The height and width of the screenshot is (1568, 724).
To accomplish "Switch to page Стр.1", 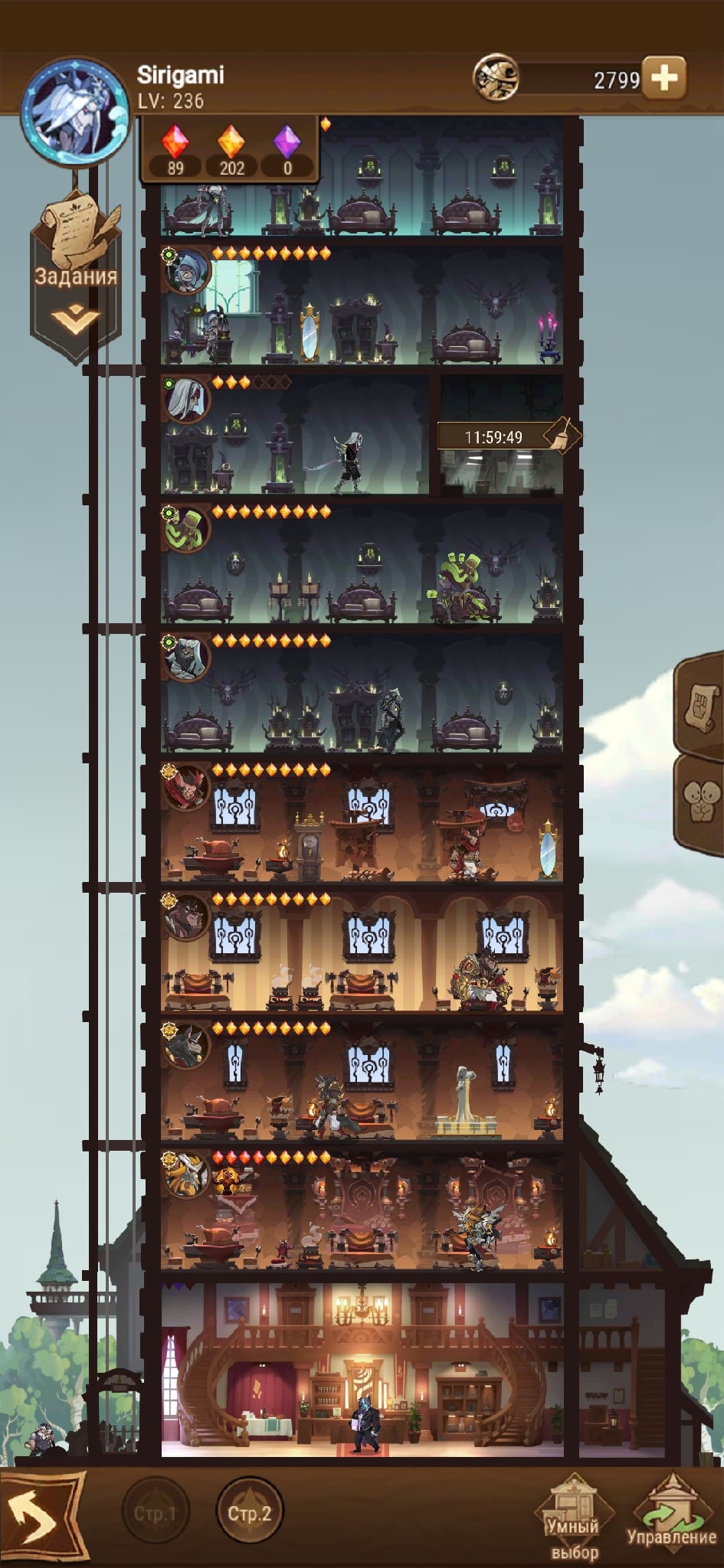I will tap(156, 1513).
